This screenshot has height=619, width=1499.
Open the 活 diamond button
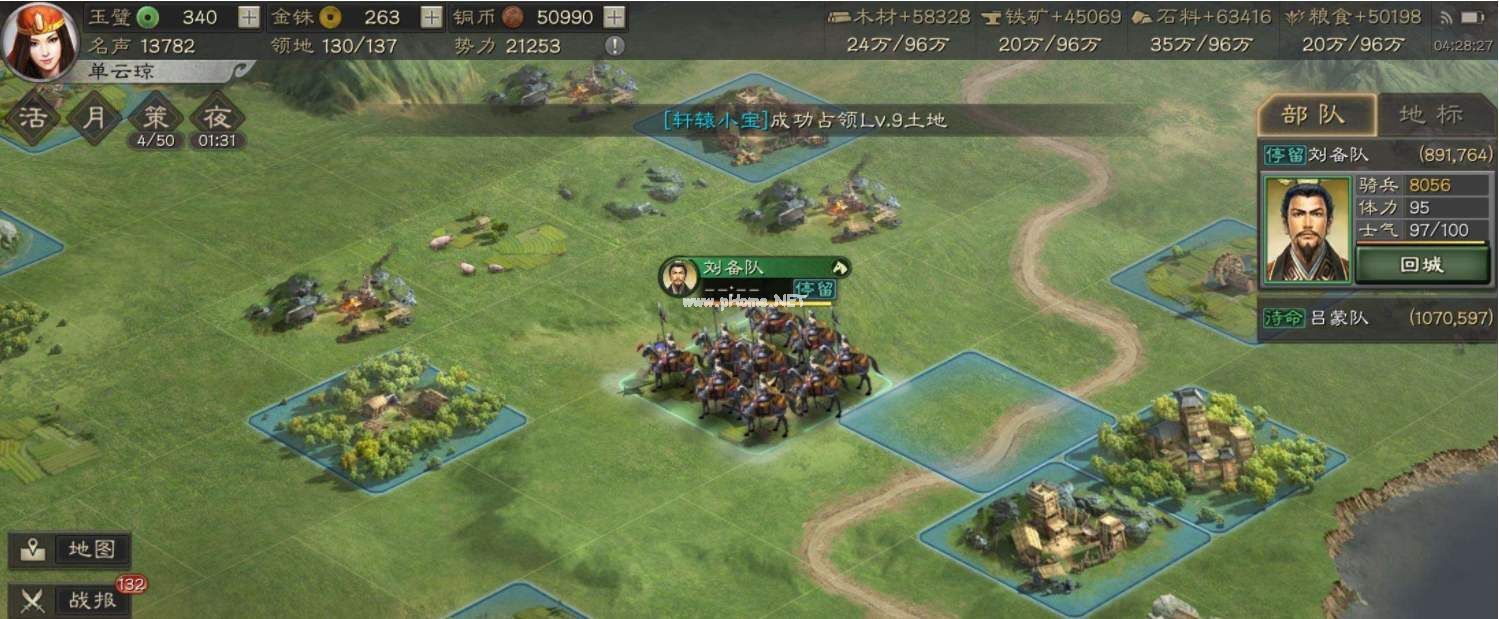coord(33,118)
